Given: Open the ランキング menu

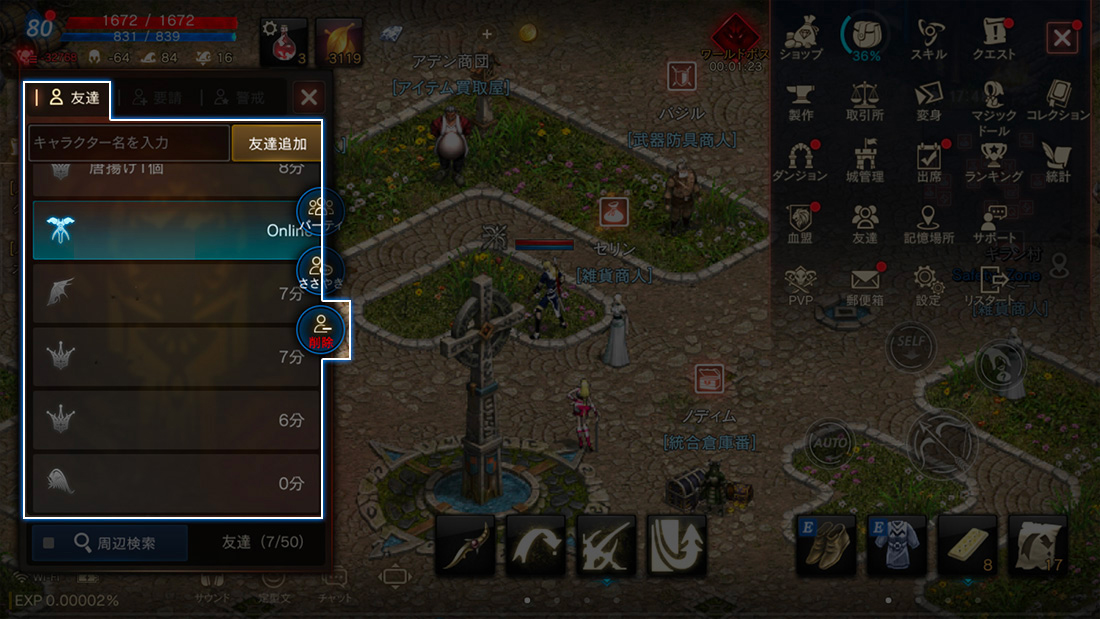Looking at the screenshot, I should click(993, 162).
